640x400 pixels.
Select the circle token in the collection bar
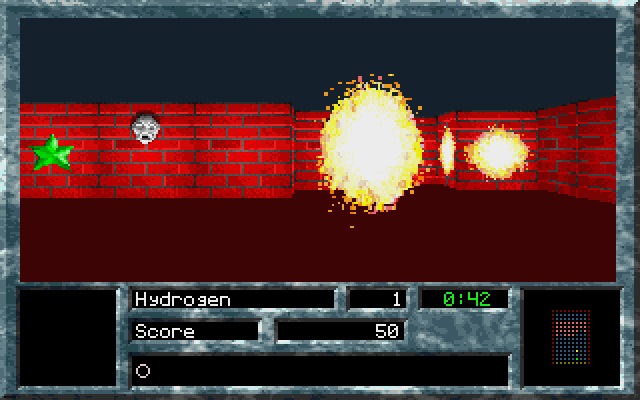(x=143, y=370)
